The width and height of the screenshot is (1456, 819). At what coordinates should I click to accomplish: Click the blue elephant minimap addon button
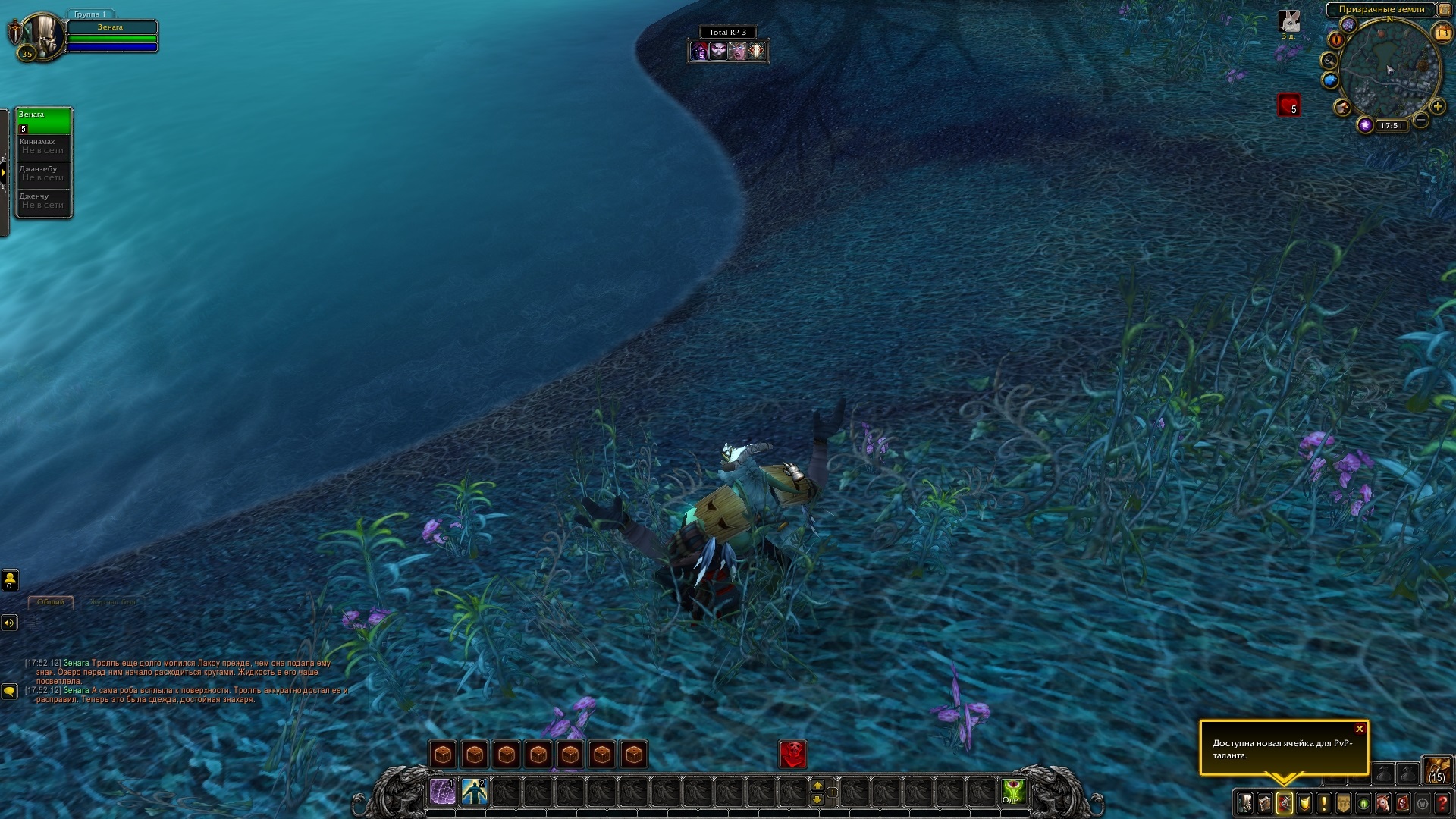1330,80
